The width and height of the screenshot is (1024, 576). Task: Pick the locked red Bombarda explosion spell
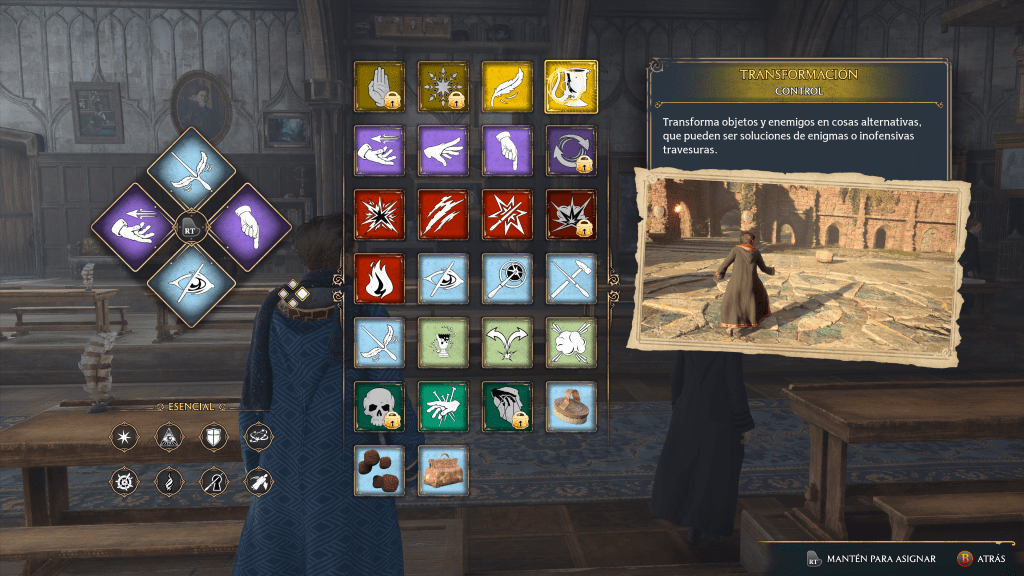click(x=571, y=214)
